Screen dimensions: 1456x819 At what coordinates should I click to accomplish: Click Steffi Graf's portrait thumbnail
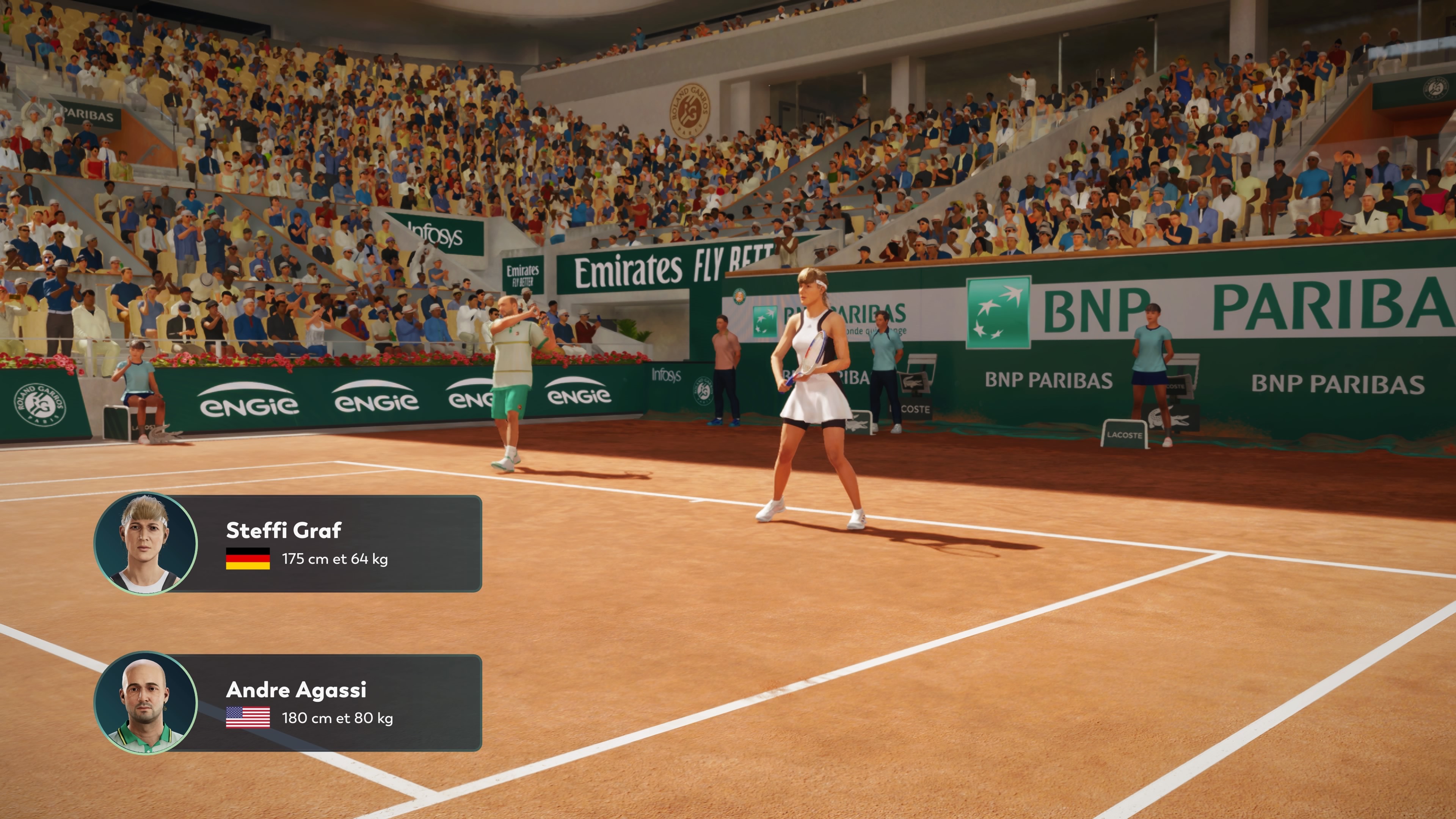(146, 544)
